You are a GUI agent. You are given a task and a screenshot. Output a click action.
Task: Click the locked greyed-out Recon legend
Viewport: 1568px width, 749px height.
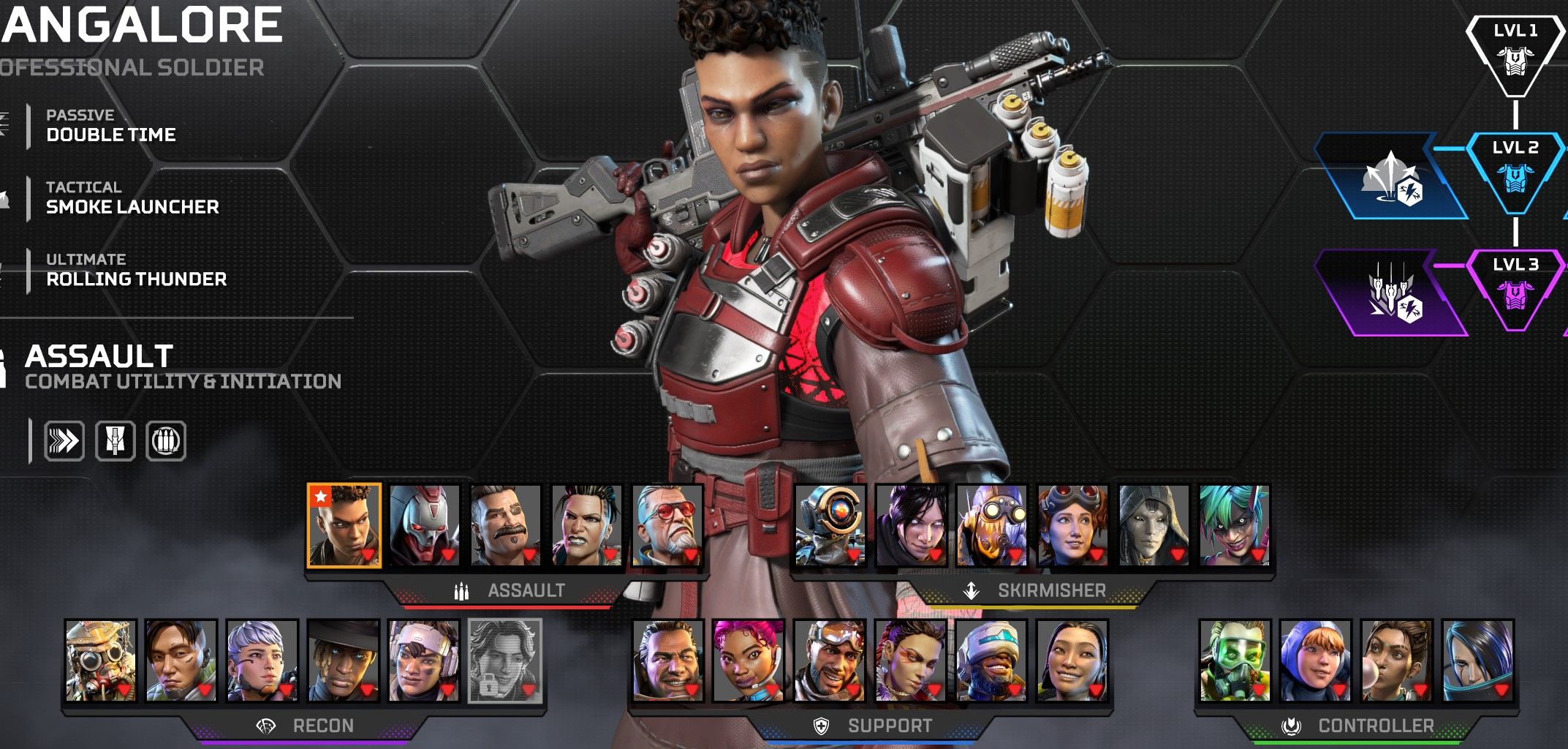click(x=505, y=660)
